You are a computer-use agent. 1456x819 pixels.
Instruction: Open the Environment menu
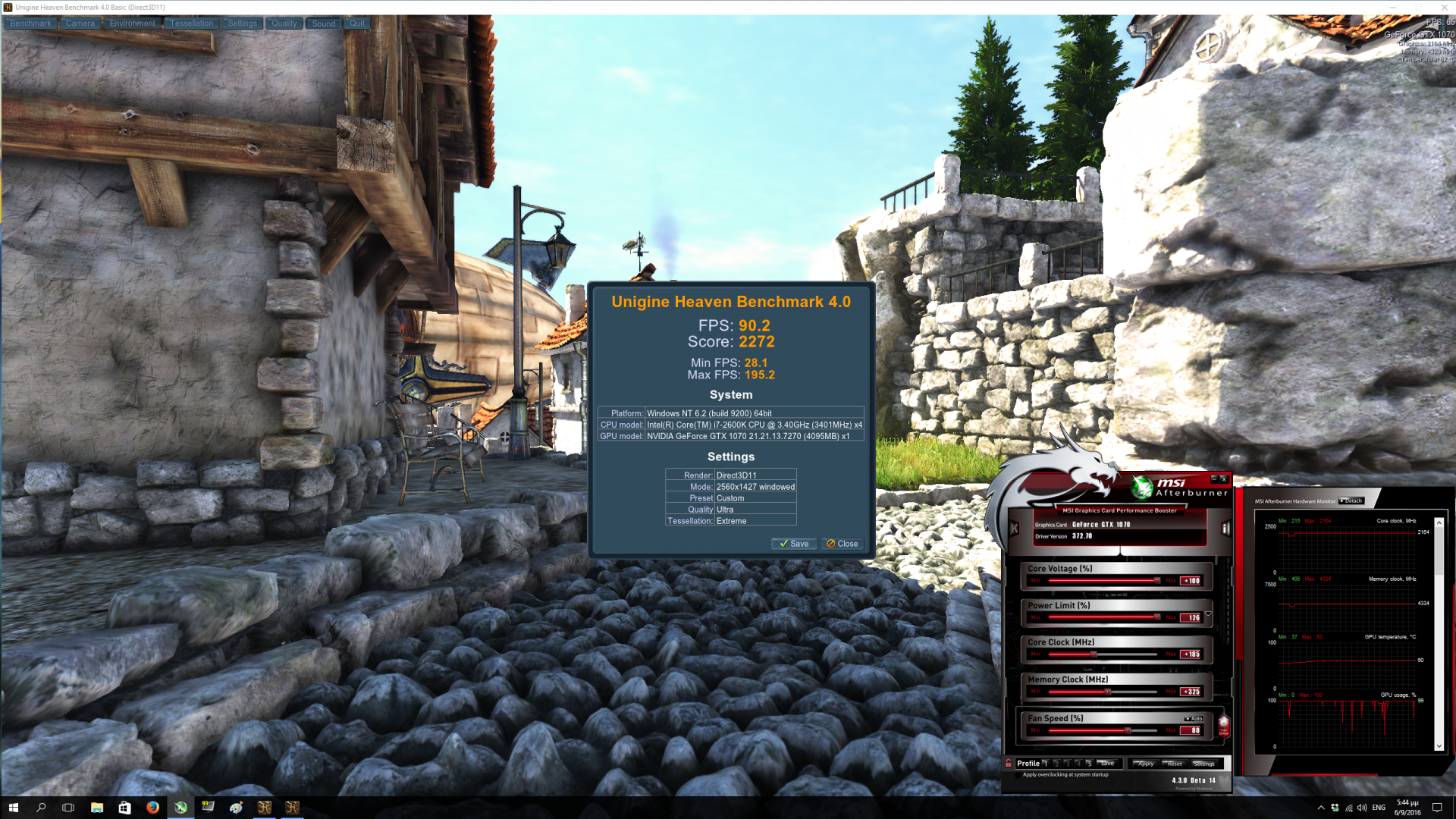(x=132, y=24)
